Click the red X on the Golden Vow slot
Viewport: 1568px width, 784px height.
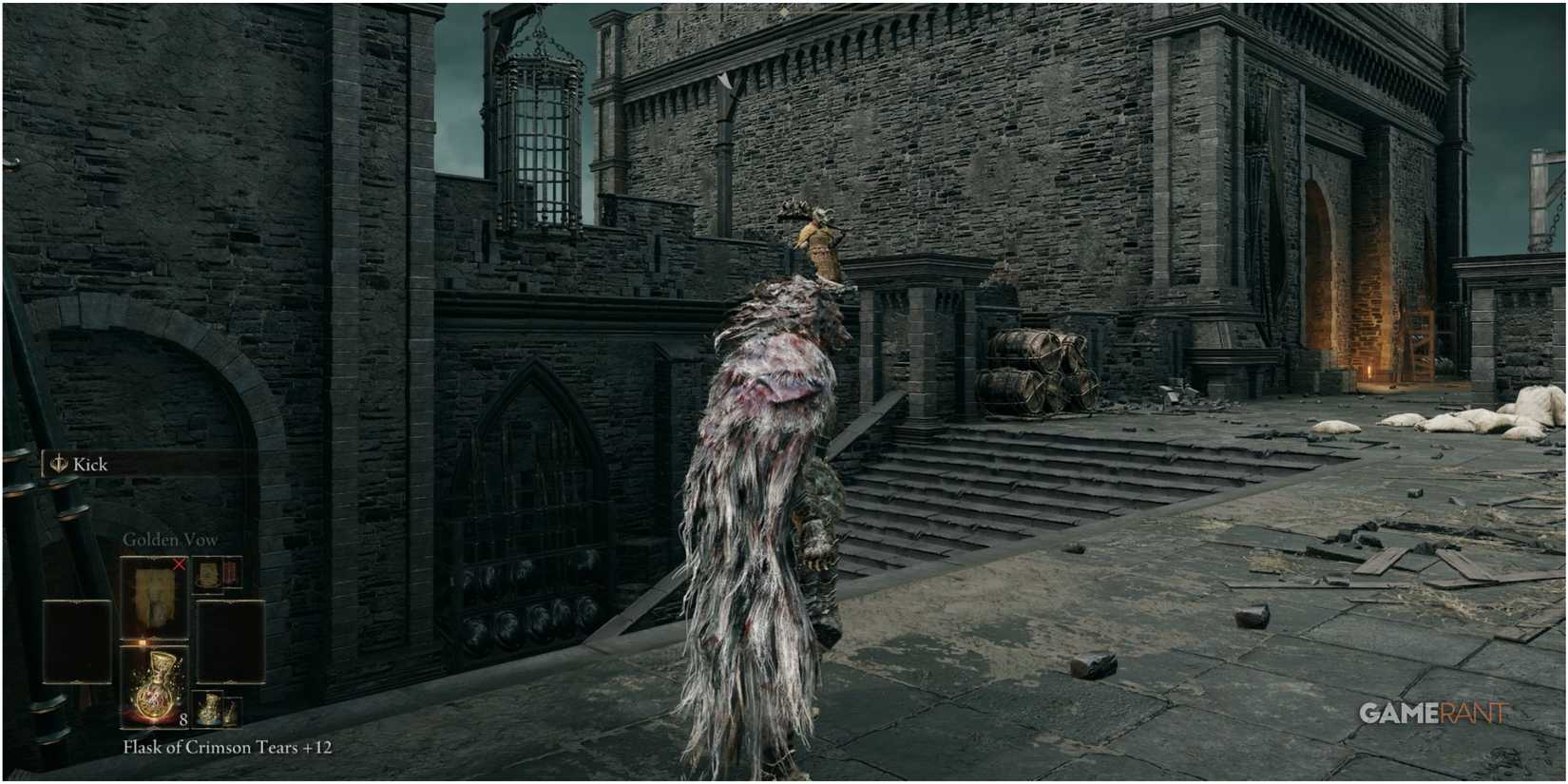click(x=180, y=564)
